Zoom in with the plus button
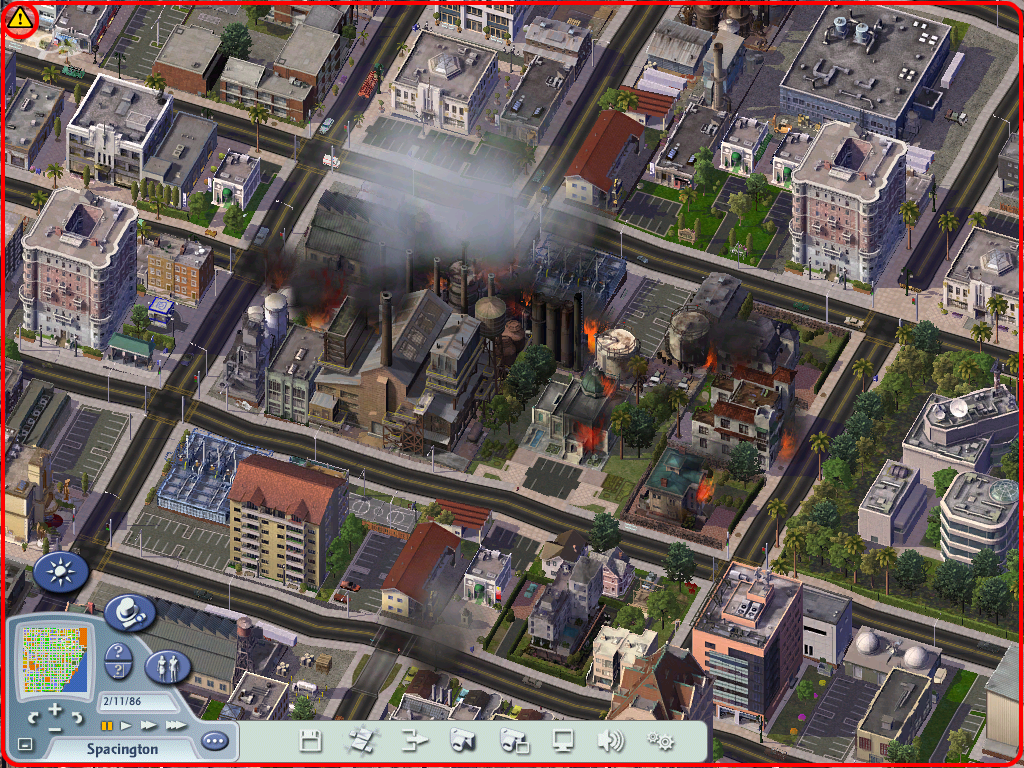The image size is (1024, 768). click(x=55, y=708)
